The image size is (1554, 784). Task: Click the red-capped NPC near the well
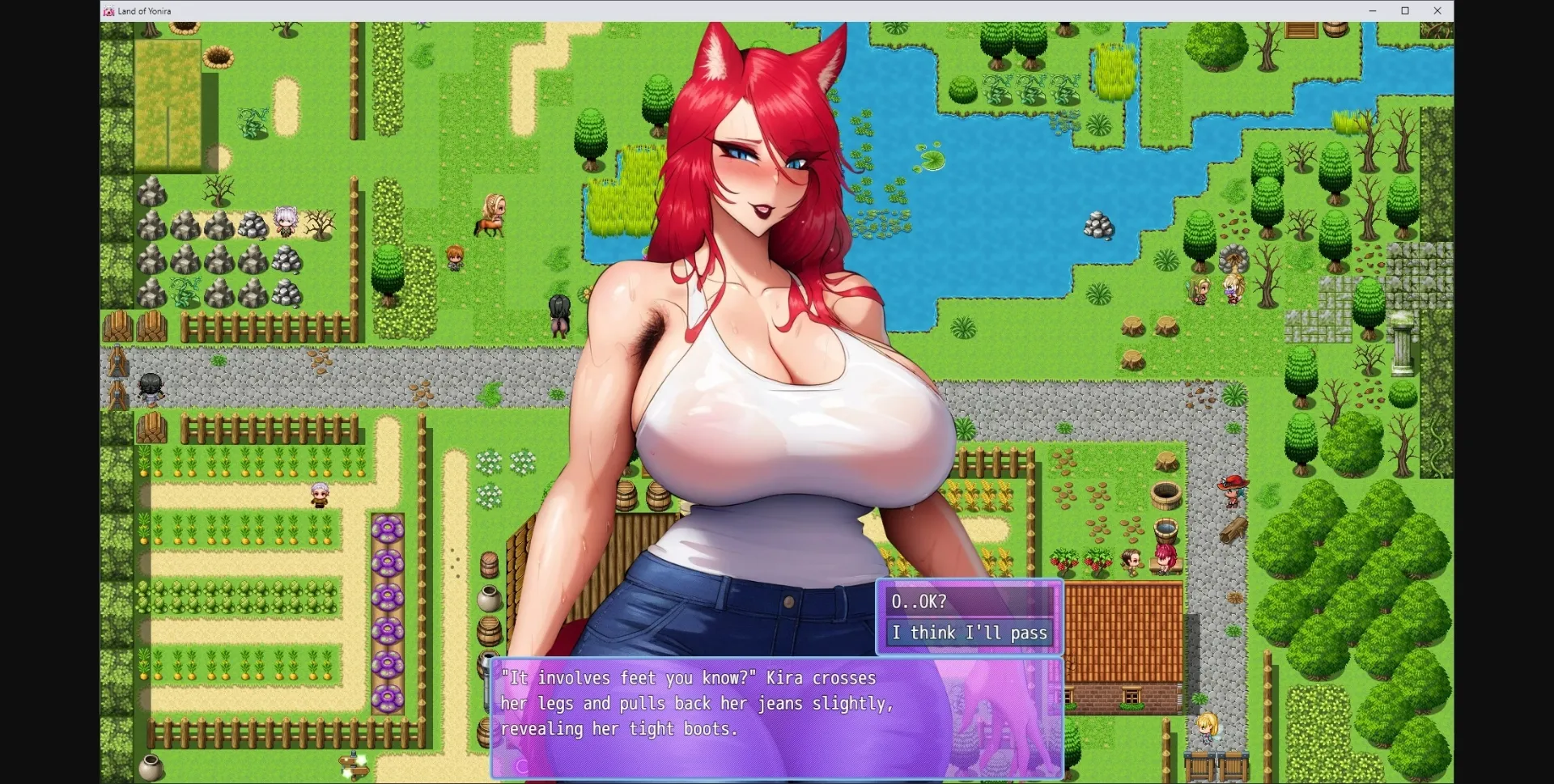1231,492
